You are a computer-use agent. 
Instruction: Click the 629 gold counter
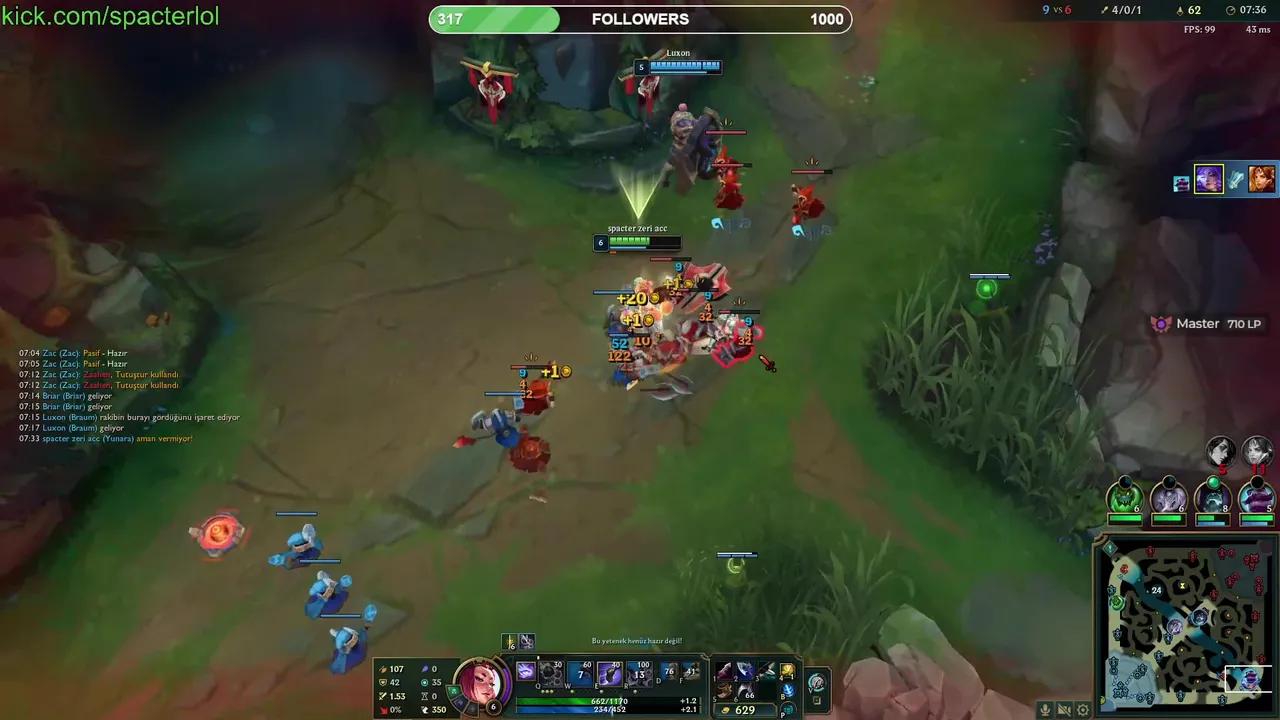(x=745, y=710)
